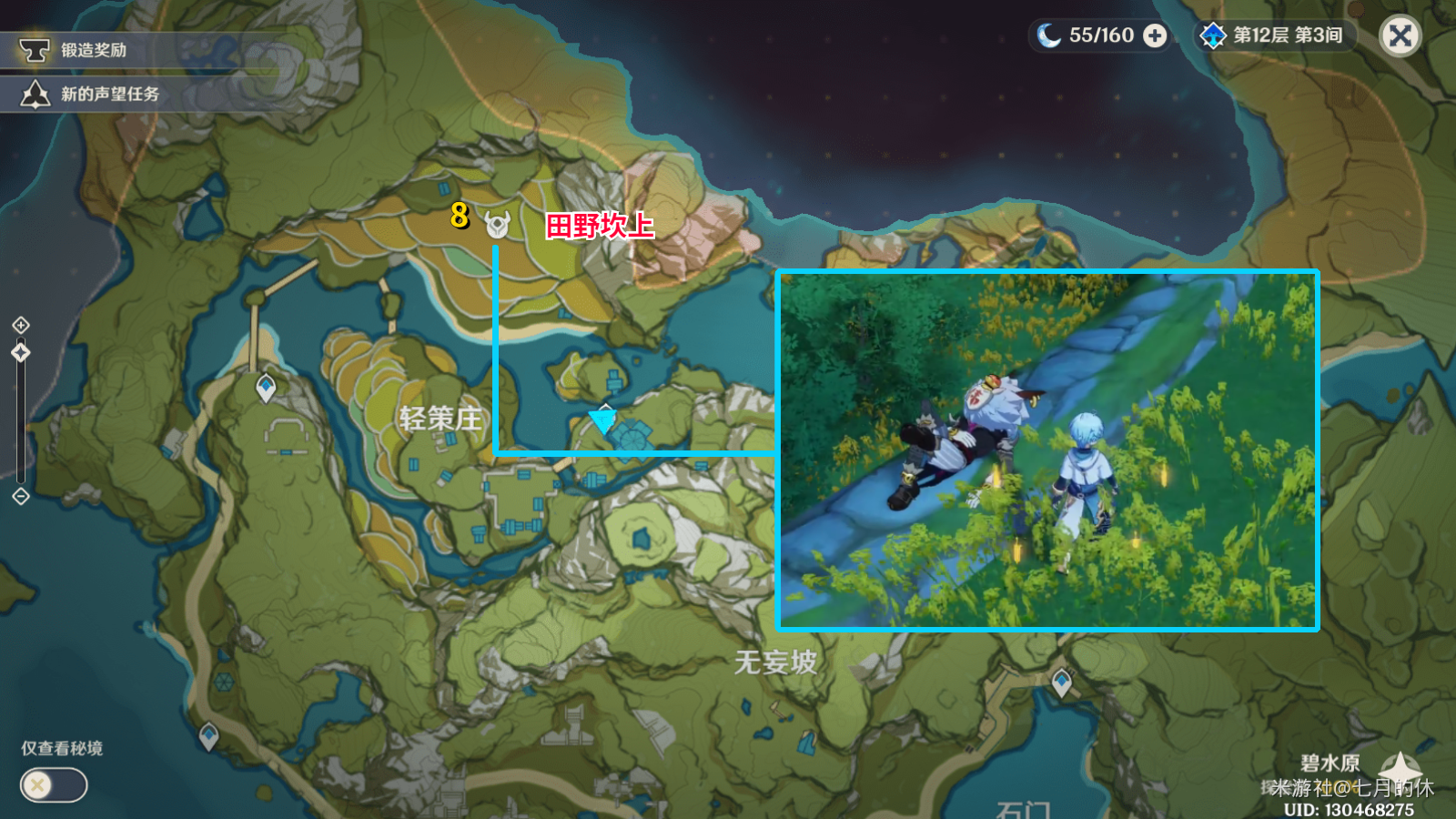Image resolution: width=1456 pixels, height=819 pixels.
Task: Open the 锻造奖励 forging reward notice
Action: pos(91,50)
